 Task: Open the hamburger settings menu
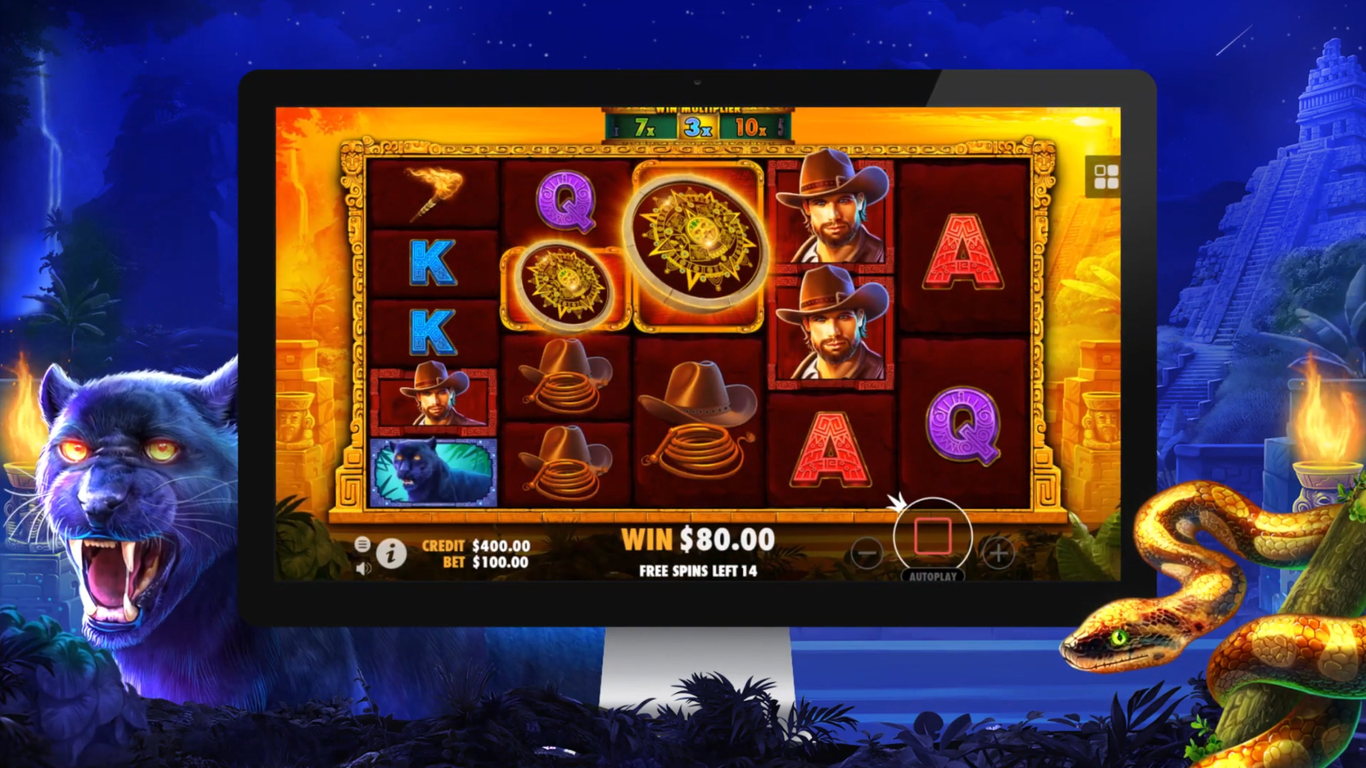coord(362,544)
